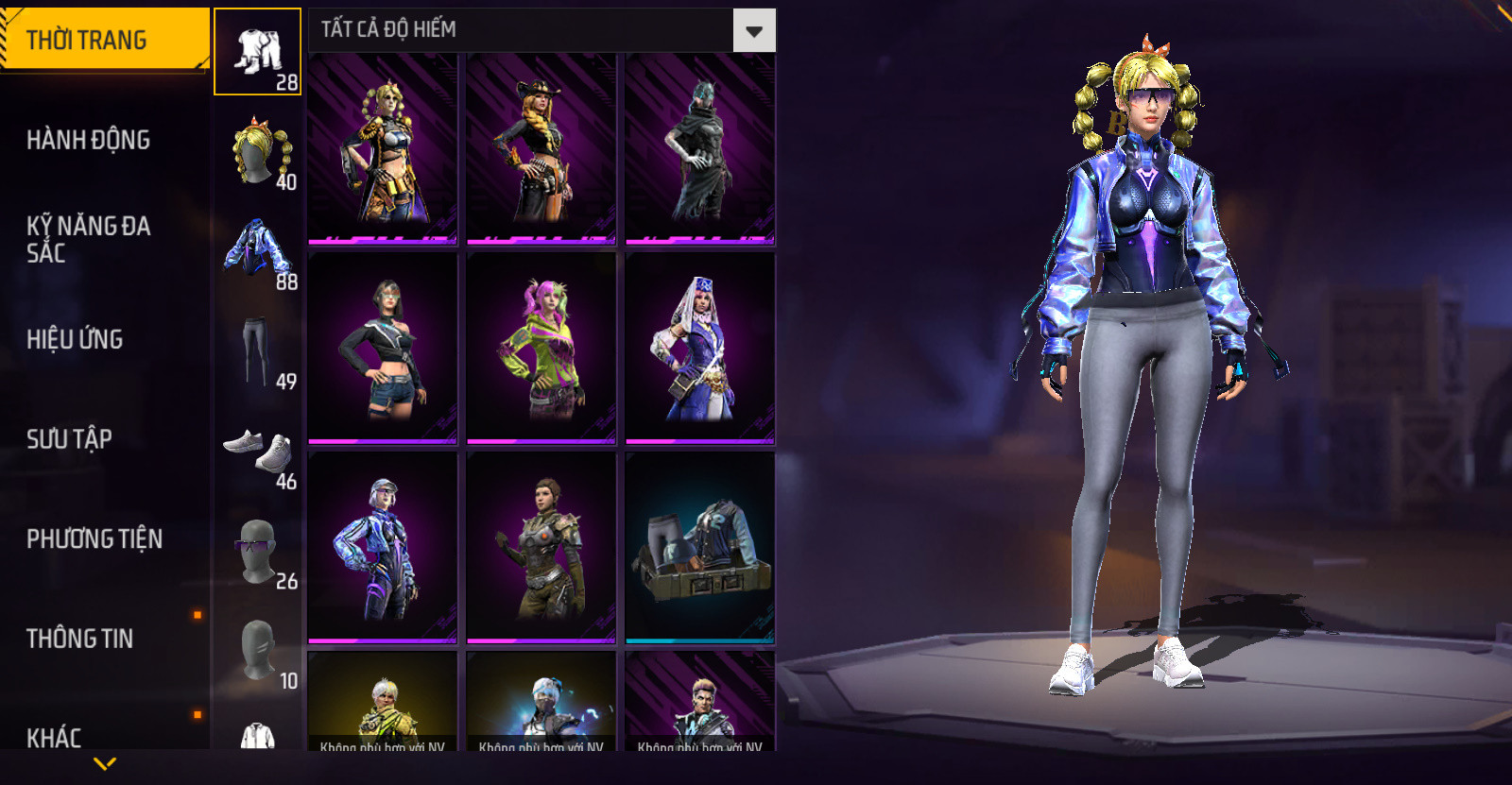The image size is (1512, 785).
Task: Select the gray face mask category
Action: coord(257,651)
